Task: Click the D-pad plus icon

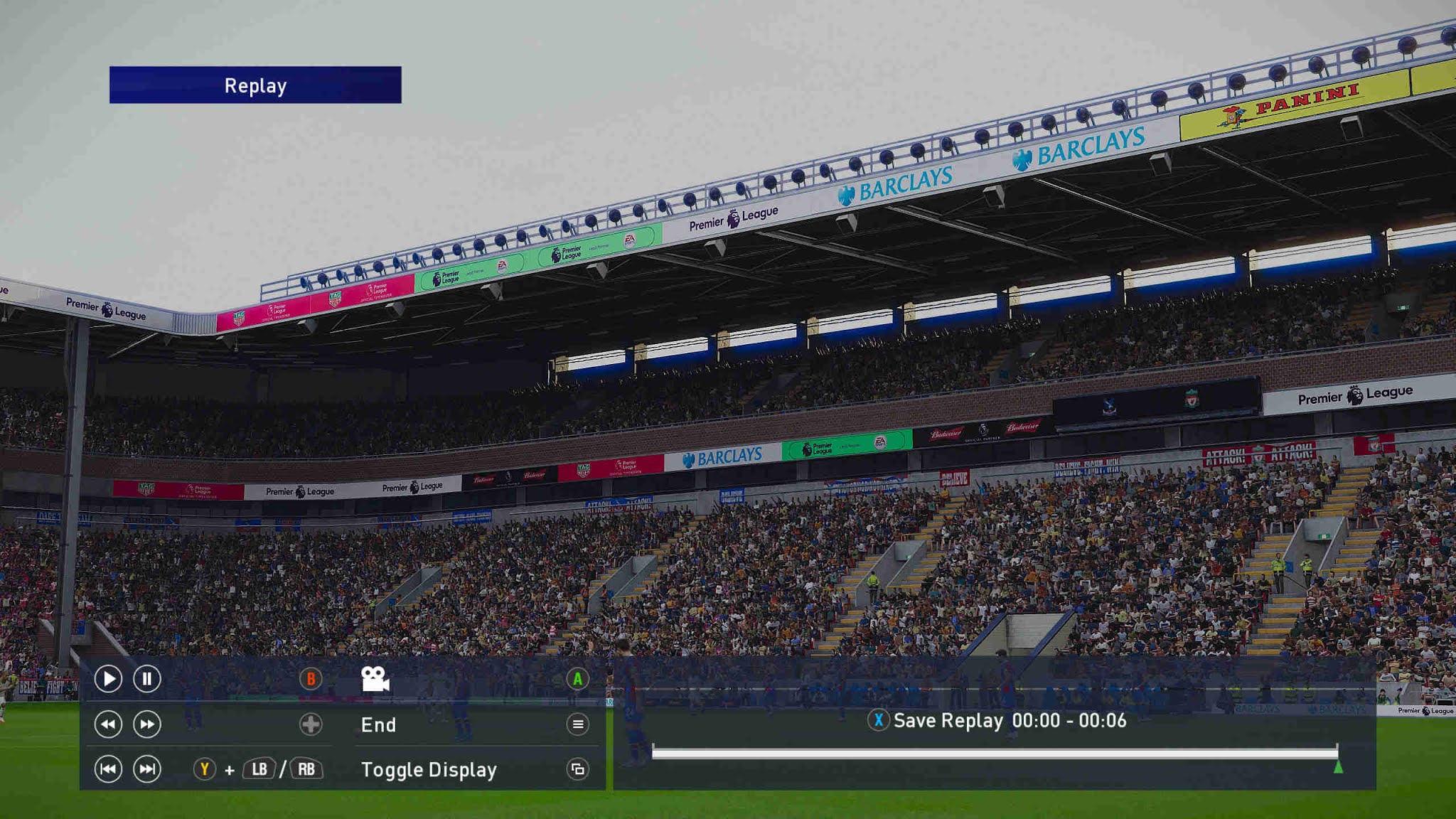Action: click(x=311, y=724)
